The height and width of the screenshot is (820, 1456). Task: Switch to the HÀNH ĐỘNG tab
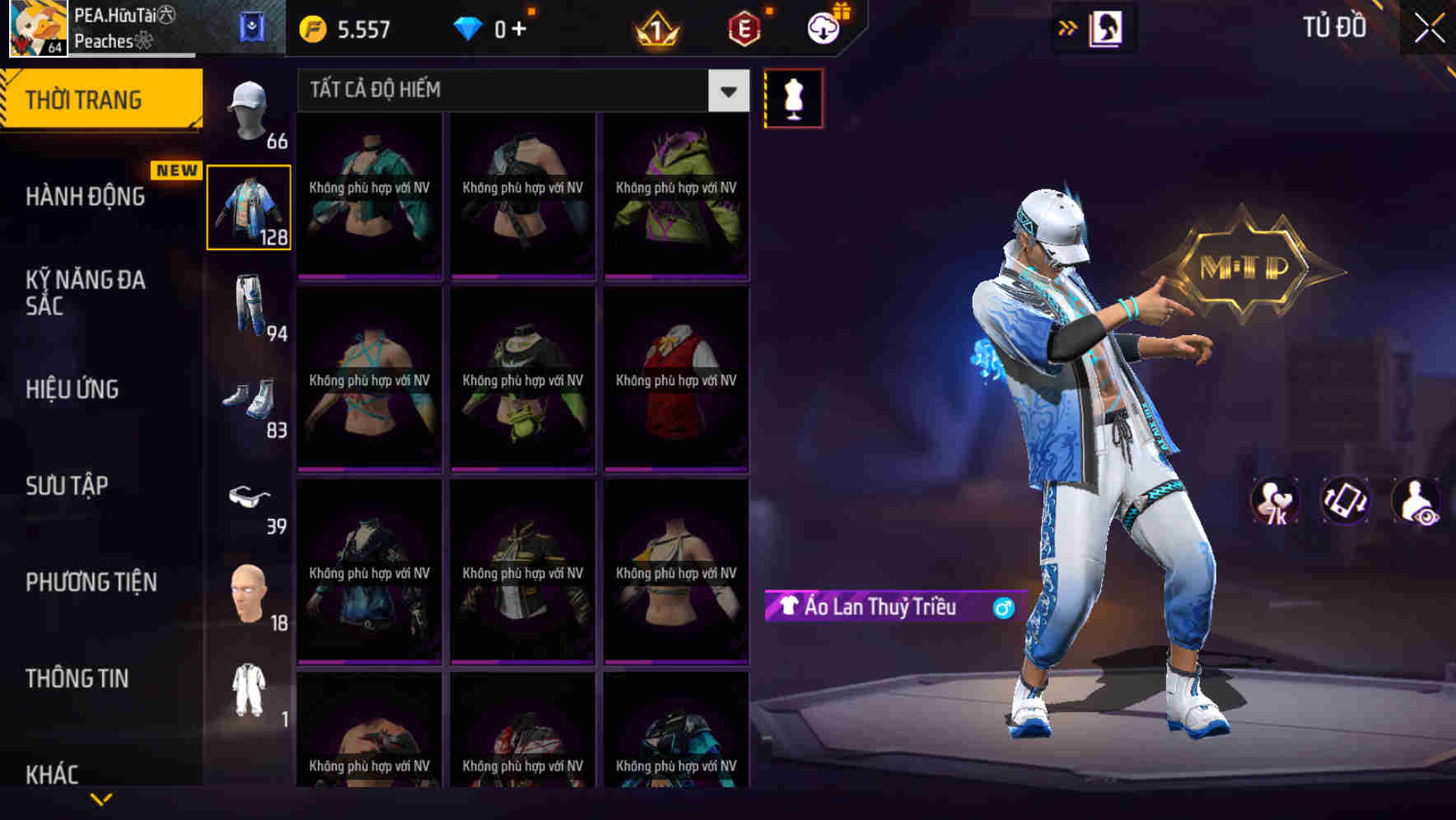tap(86, 197)
